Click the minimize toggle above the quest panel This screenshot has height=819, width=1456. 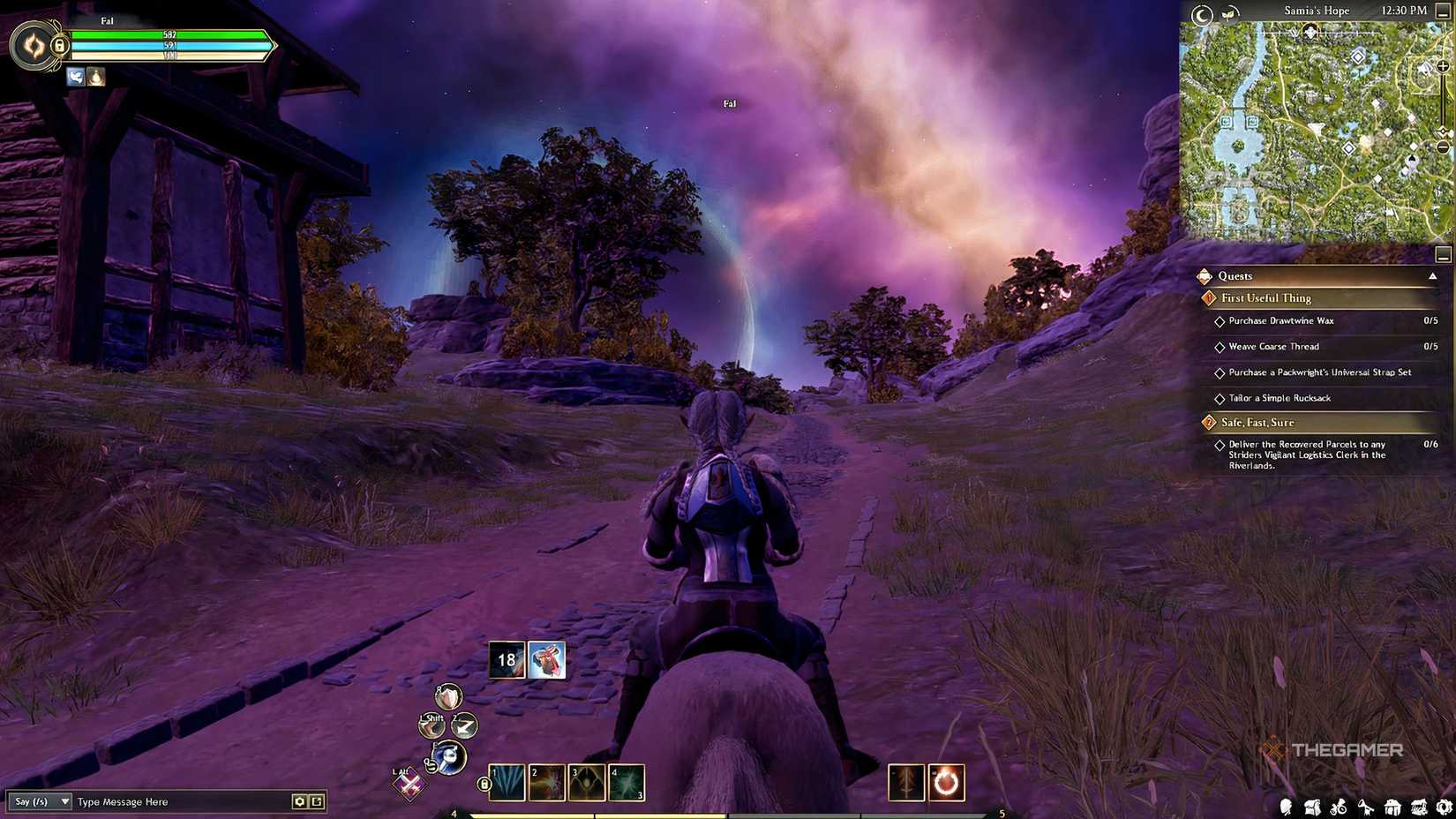point(1445,255)
